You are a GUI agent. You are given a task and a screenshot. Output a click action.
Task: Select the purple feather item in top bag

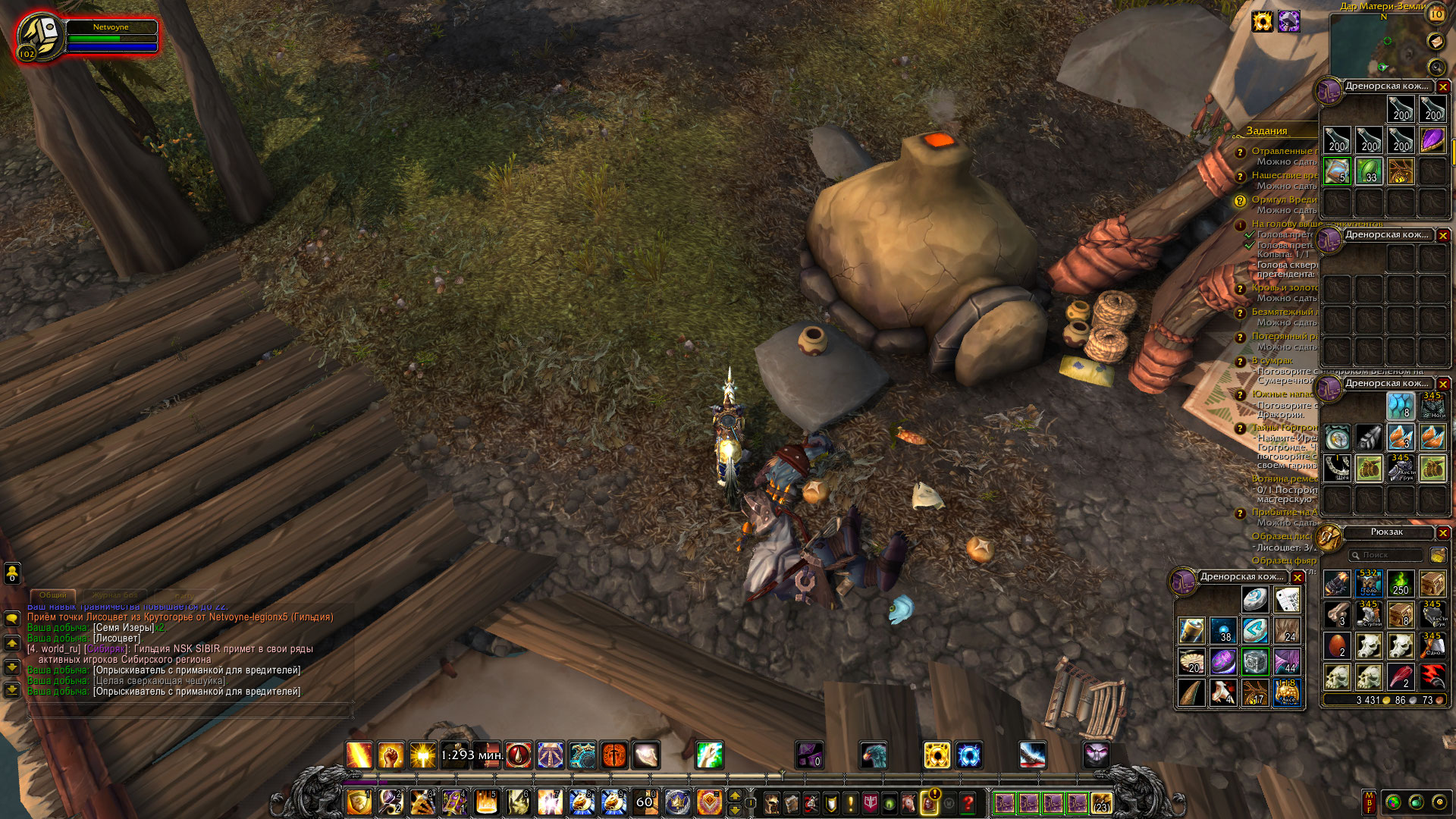click(x=1432, y=140)
